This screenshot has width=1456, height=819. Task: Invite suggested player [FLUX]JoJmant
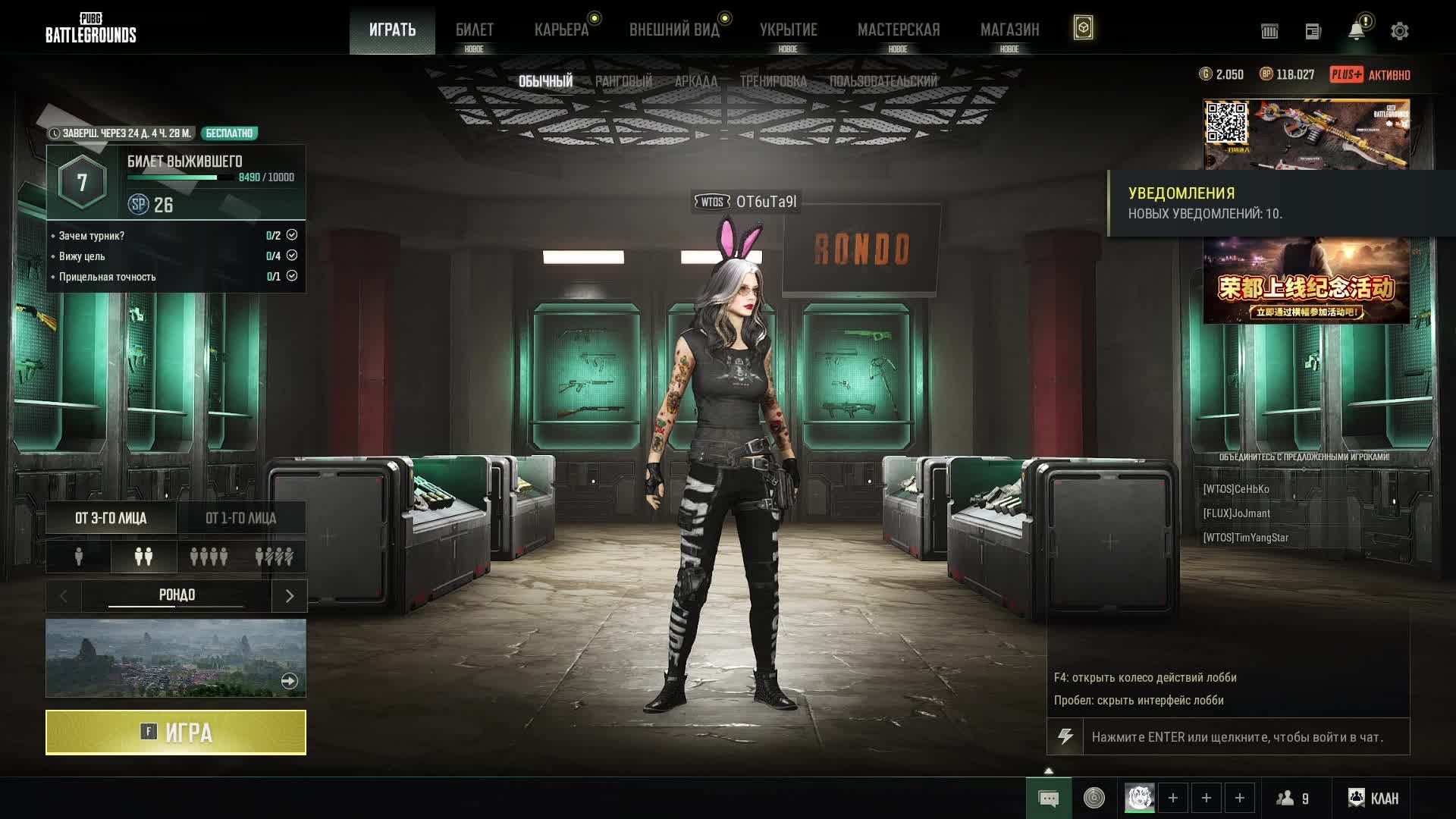tap(1237, 513)
